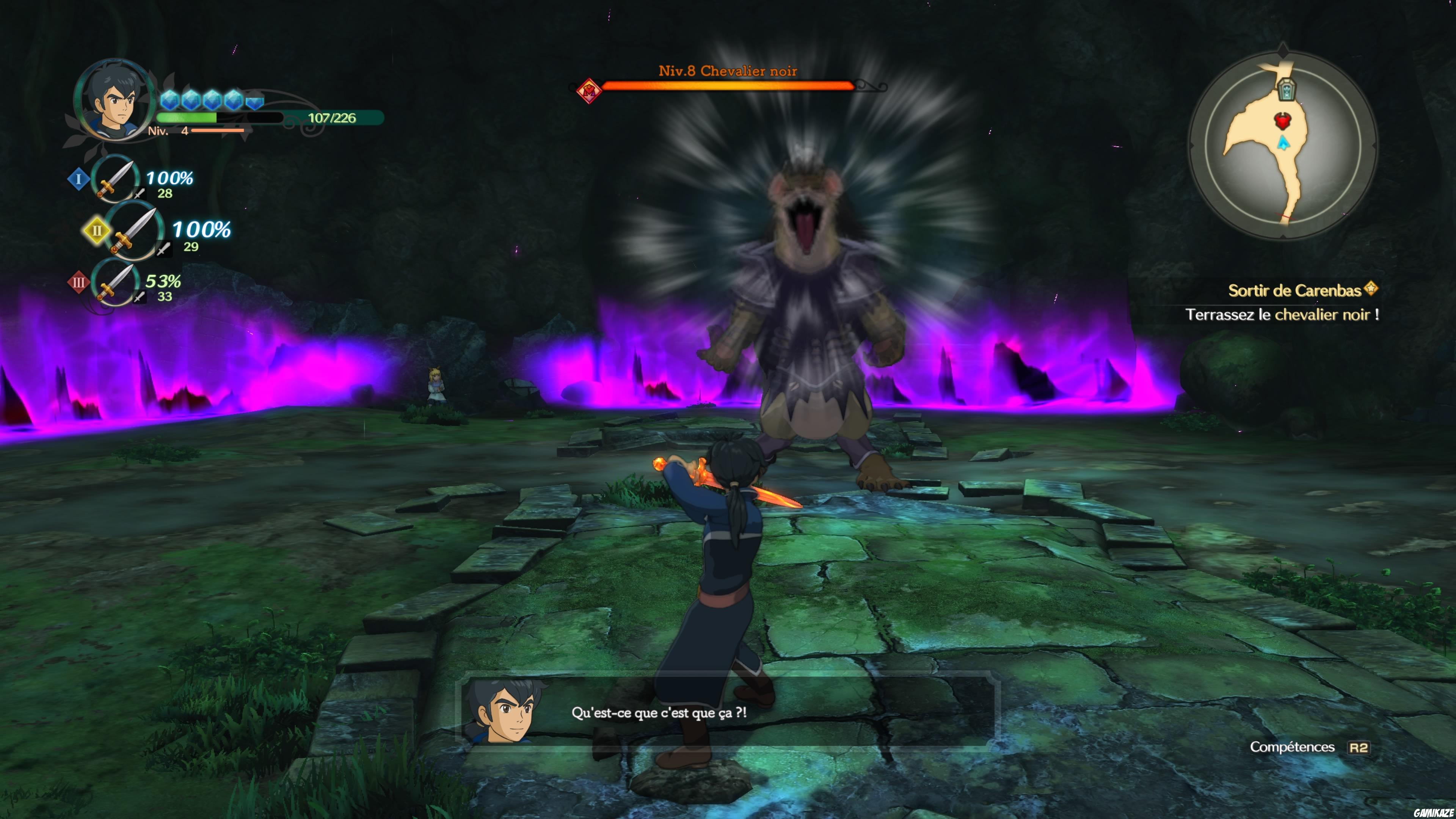
Task: Click the Niv.8 Chevalier noir nameplate
Action: (728, 71)
